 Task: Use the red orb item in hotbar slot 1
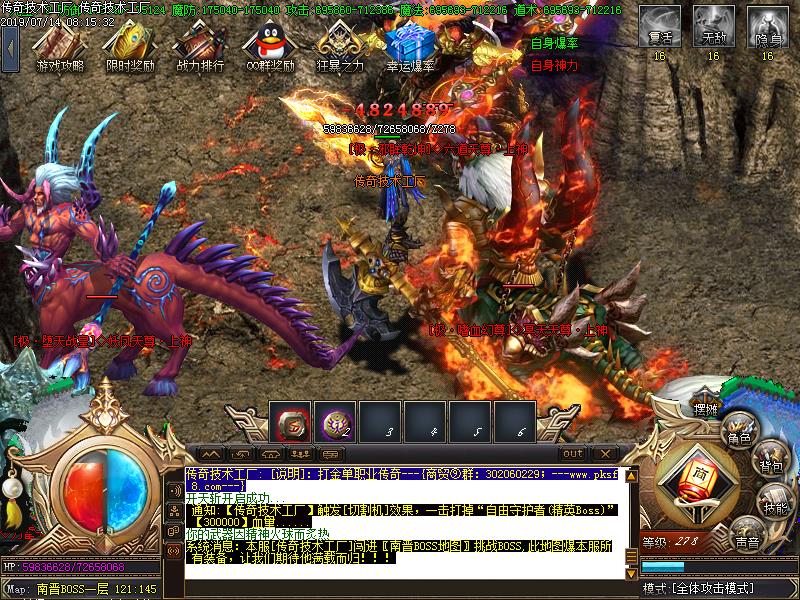292,423
